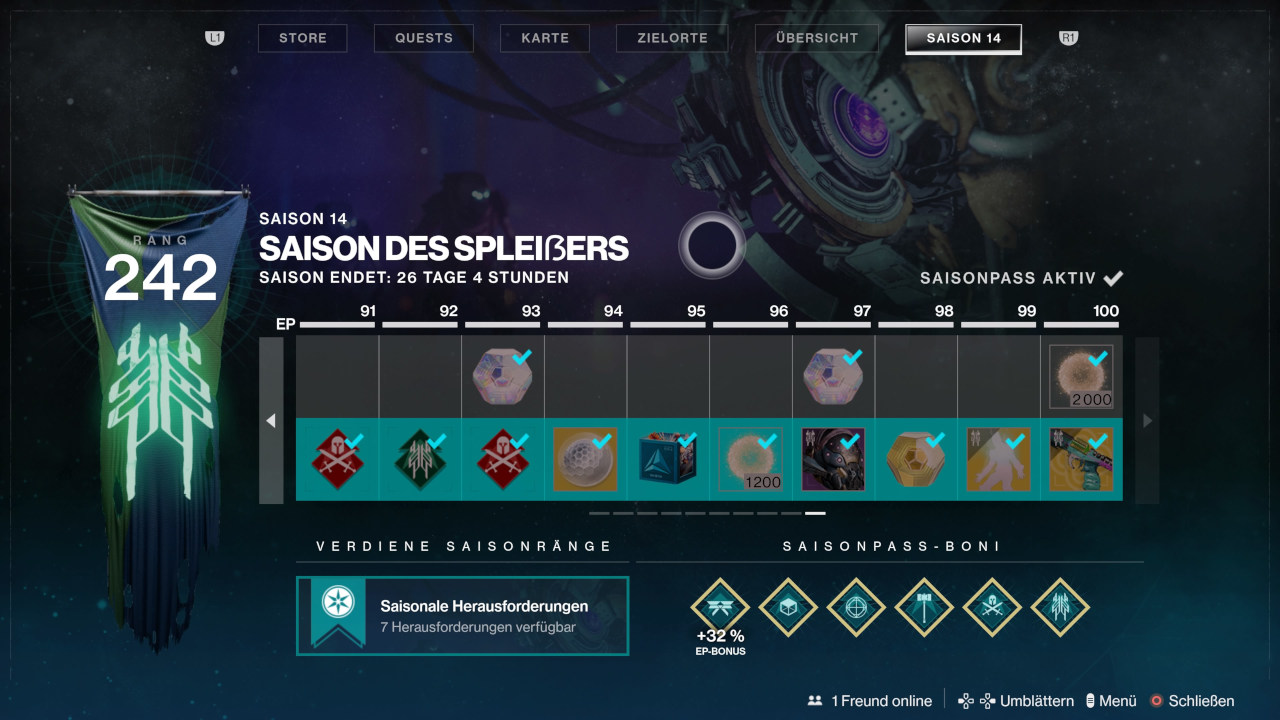This screenshot has width=1280, height=720.
Task: Open the Store tab
Action: (x=302, y=38)
